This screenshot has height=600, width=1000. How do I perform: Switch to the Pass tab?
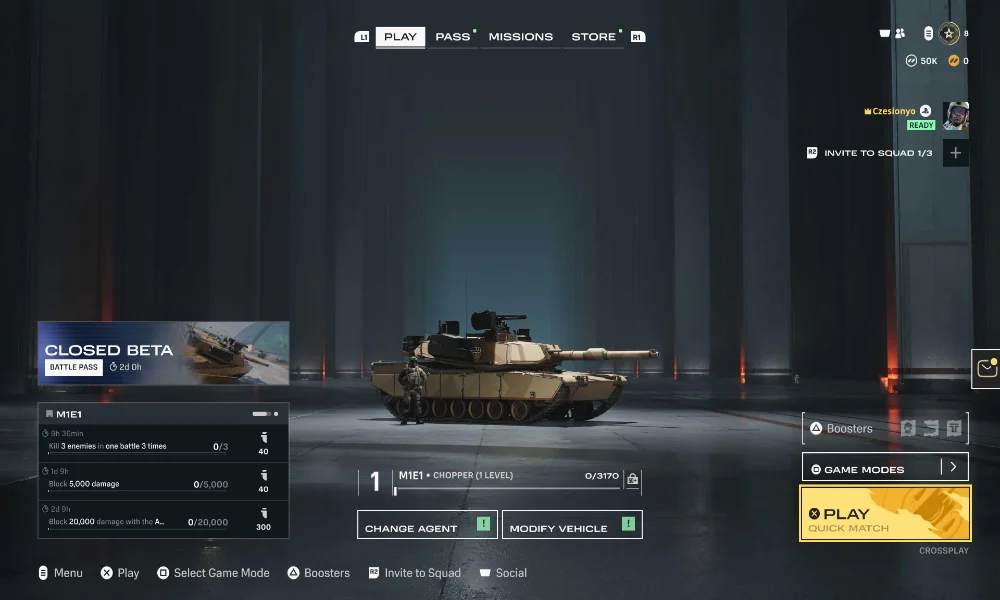tap(453, 37)
